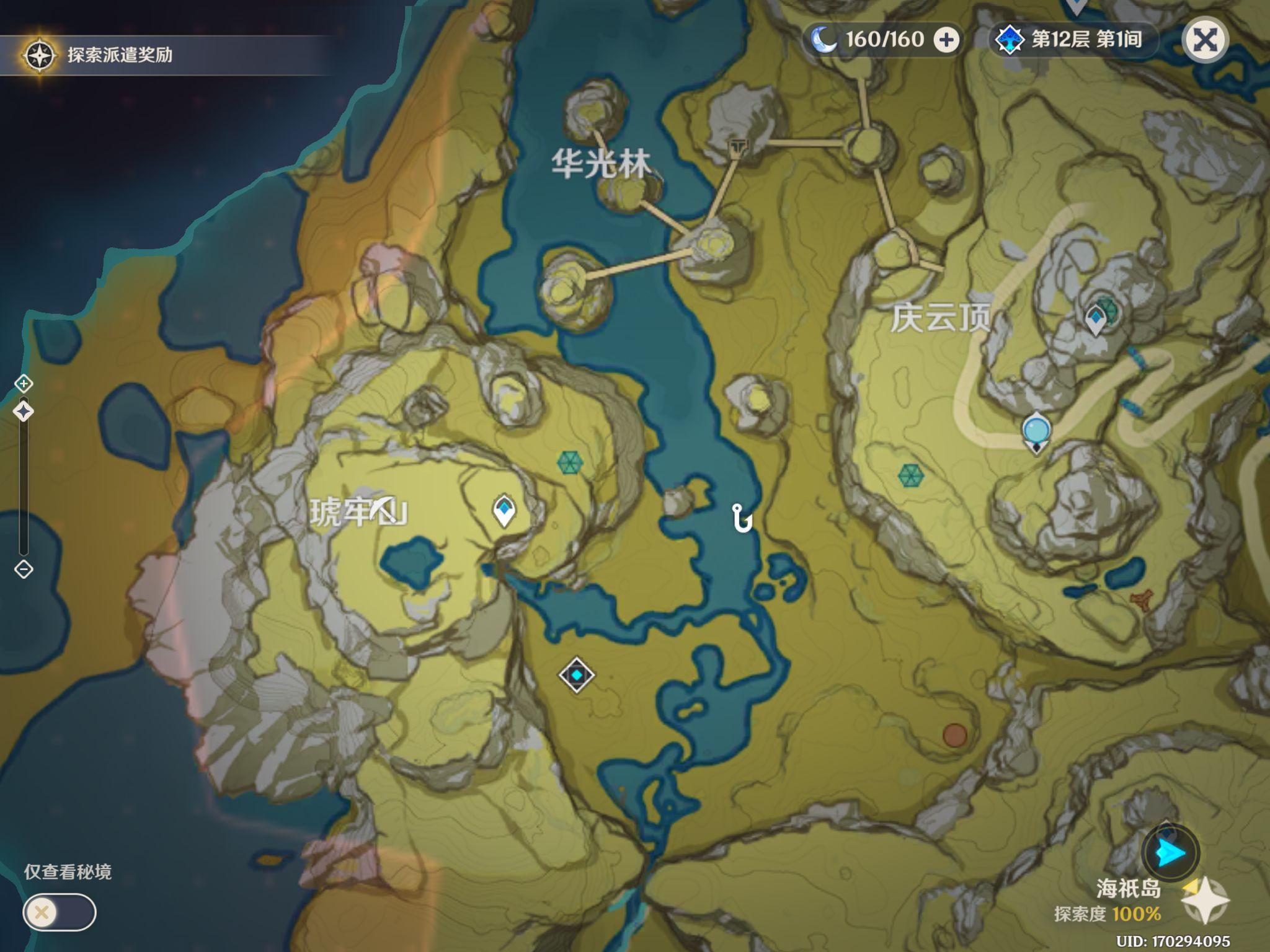Select the teleport waypoint near 庆云顶
Image resolution: width=1270 pixels, height=952 pixels.
[1096, 320]
